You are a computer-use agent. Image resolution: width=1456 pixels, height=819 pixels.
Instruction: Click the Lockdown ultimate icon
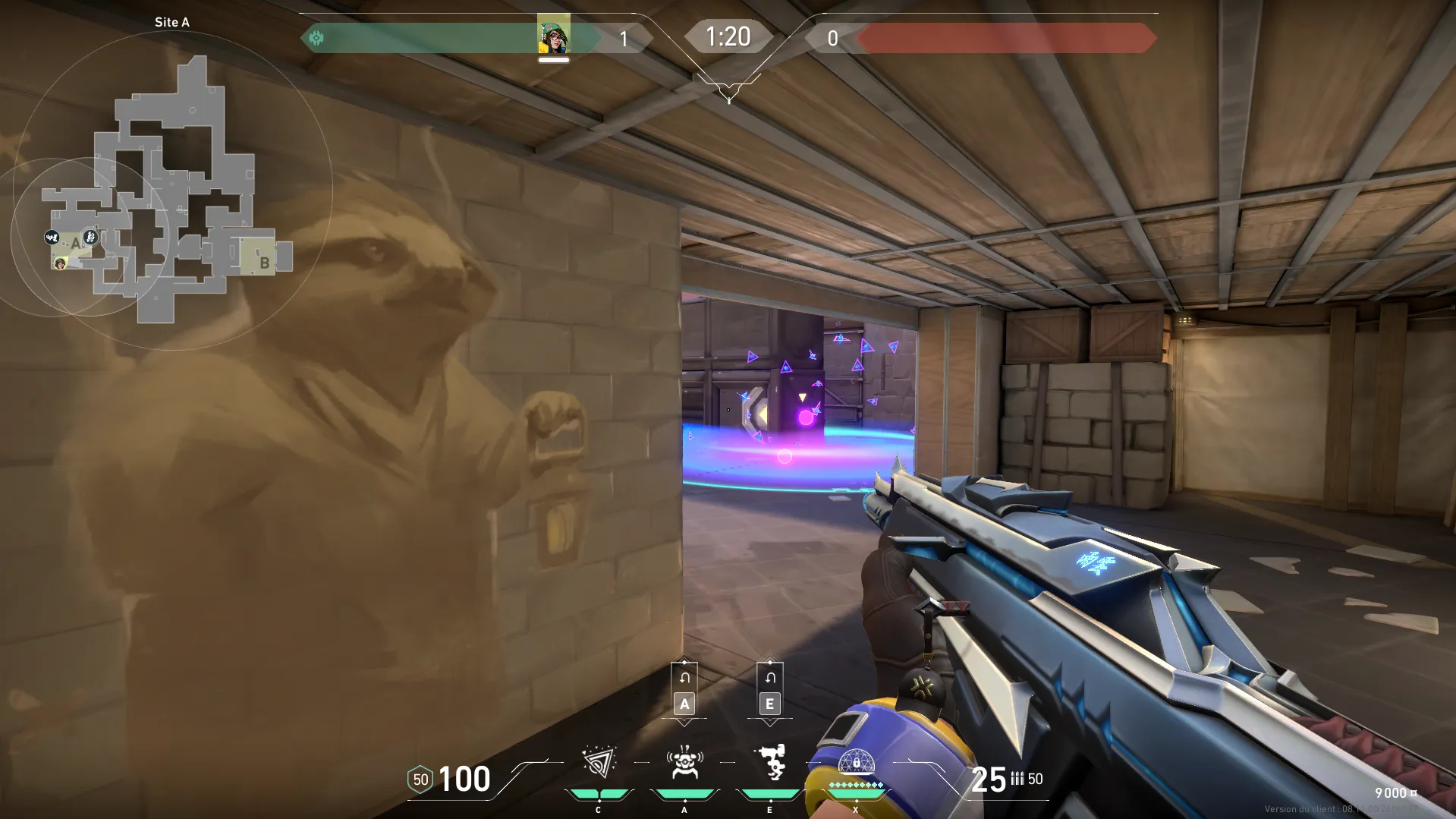856,763
